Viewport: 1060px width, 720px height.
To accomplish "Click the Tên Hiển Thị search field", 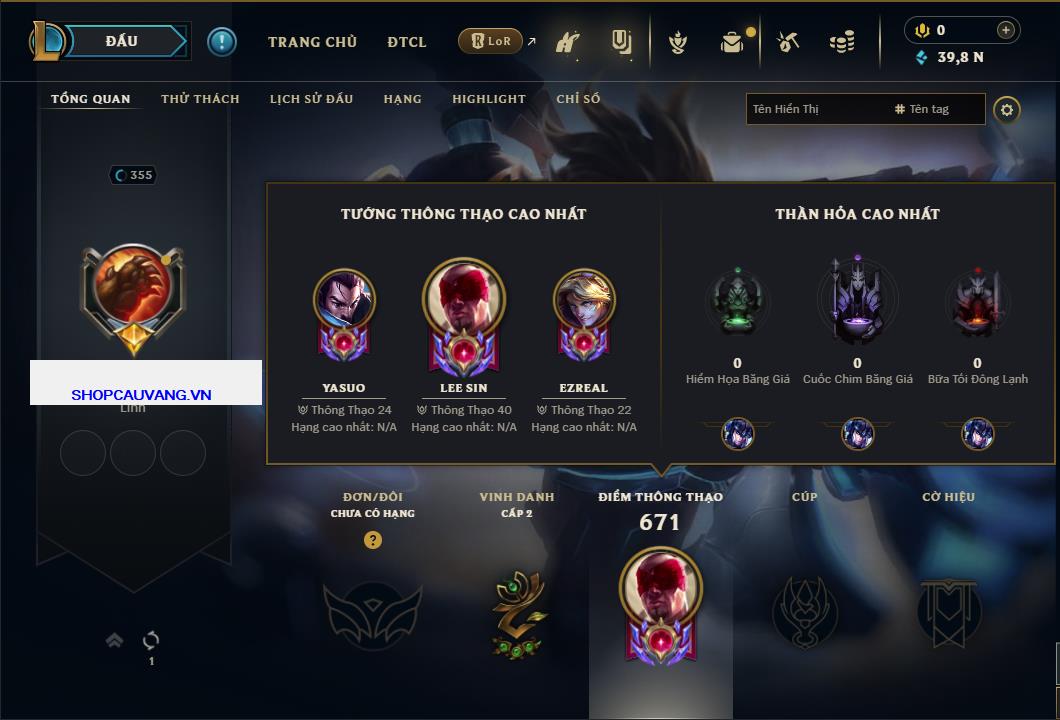I will 815,109.
